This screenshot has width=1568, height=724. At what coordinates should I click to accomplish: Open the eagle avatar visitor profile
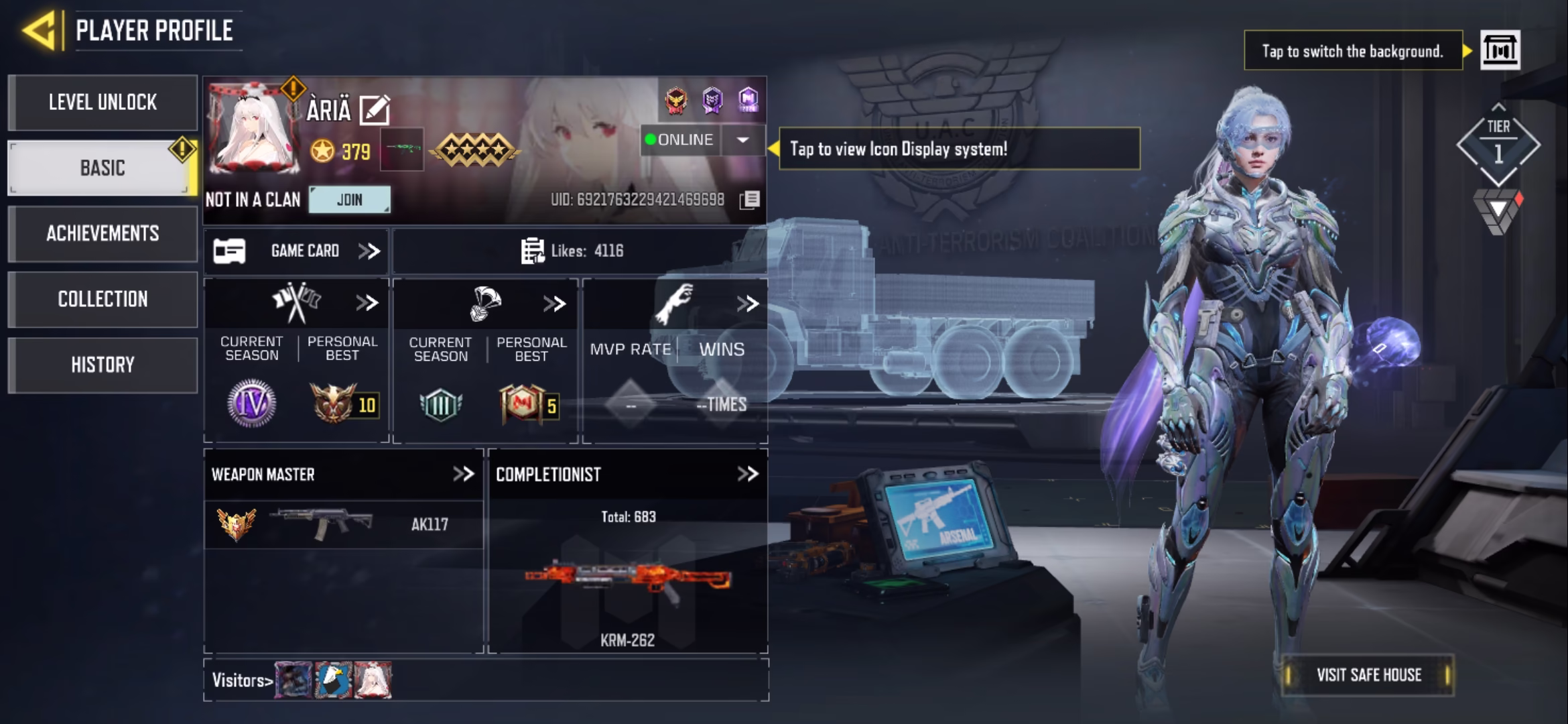coord(334,680)
